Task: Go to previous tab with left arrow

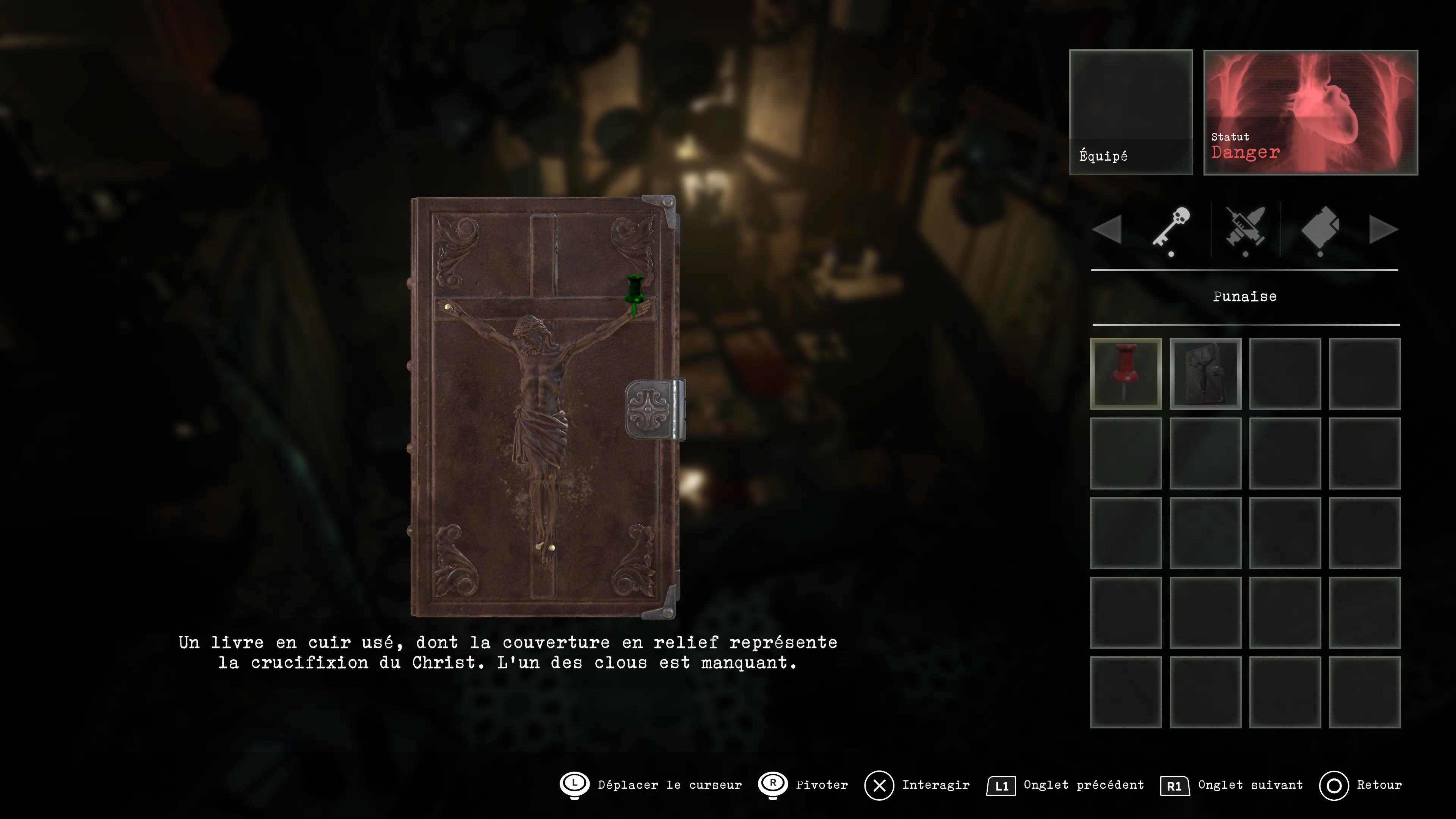Action: tap(1107, 229)
